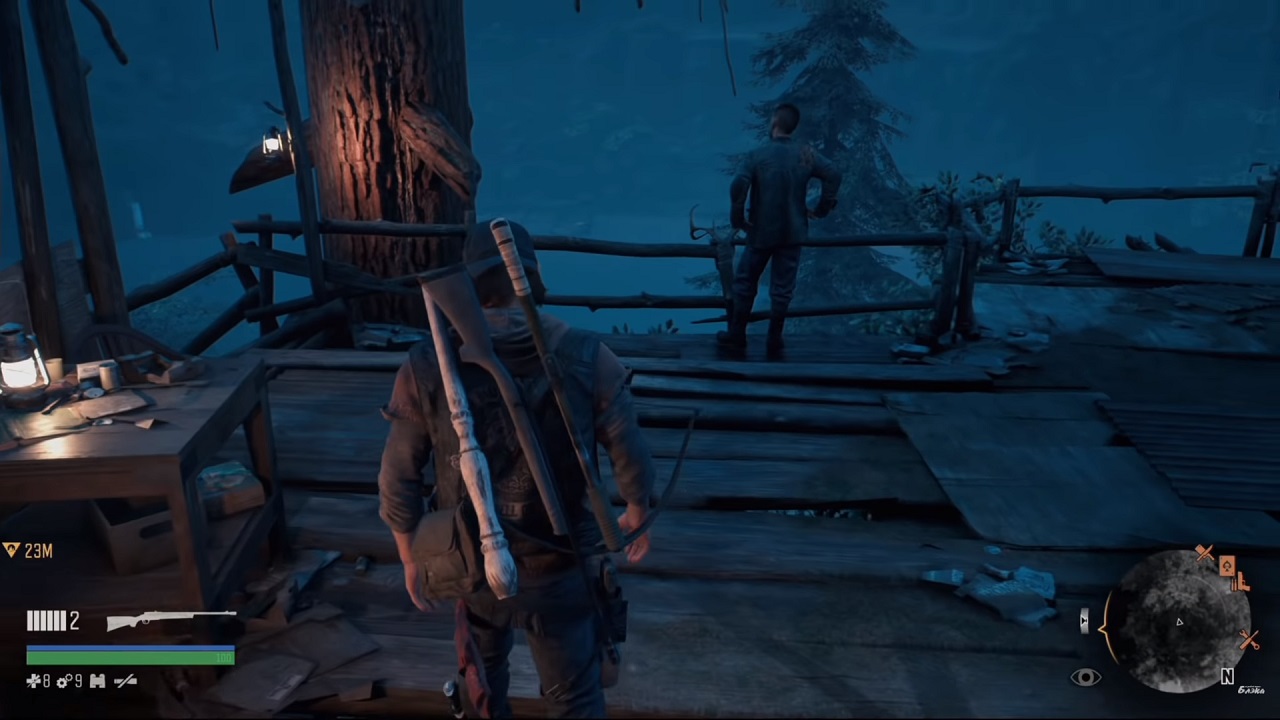Click the Блэка label near the minimap
The width and height of the screenshot is (1280, 720).
pos(1251,690)
